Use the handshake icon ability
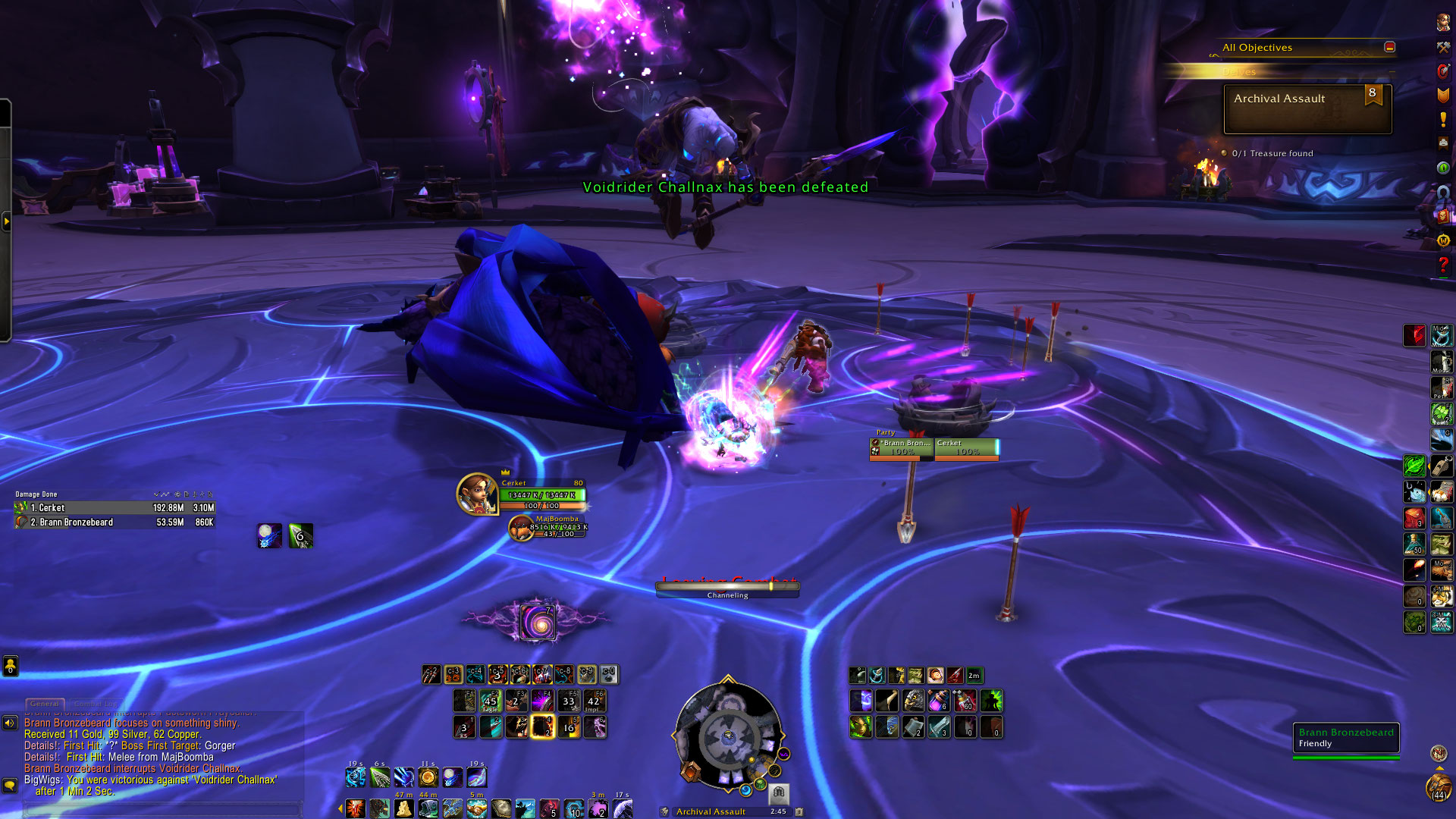Screen dimensions: 1456x819 [476, 808]
